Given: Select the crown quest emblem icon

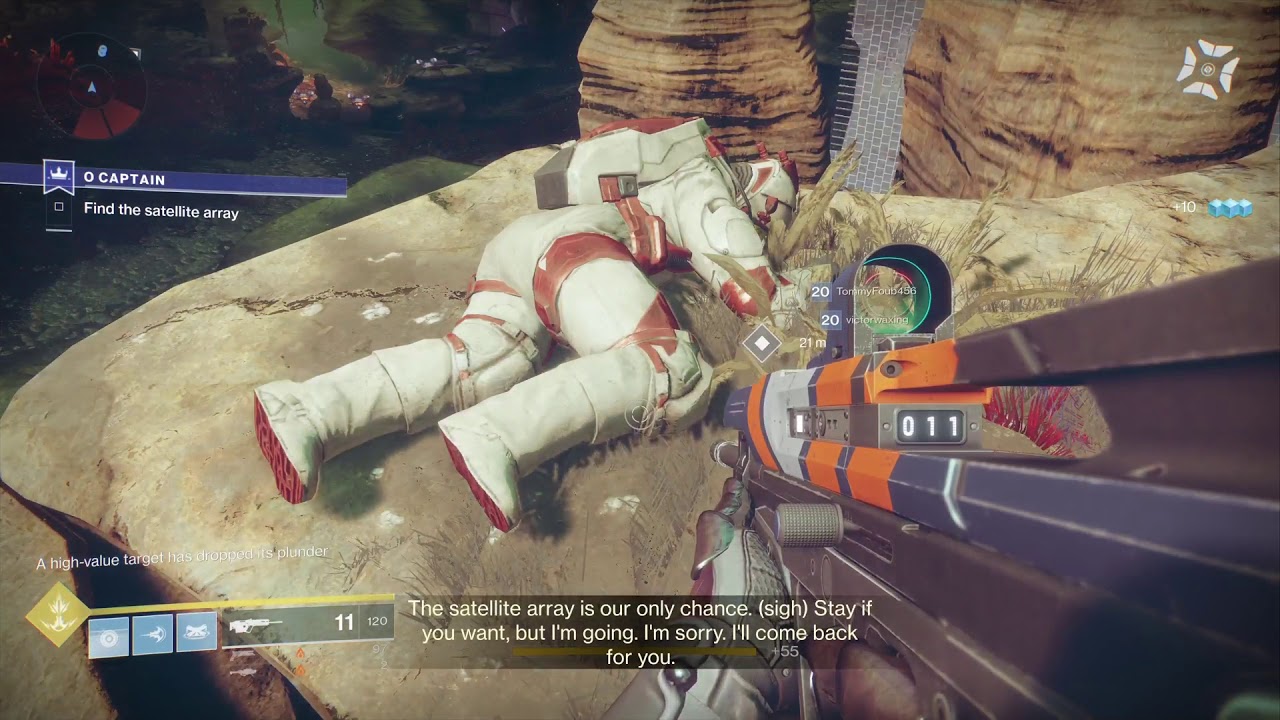Looking at the screenshot, I should pyautogui.click(x=59, y=177).
